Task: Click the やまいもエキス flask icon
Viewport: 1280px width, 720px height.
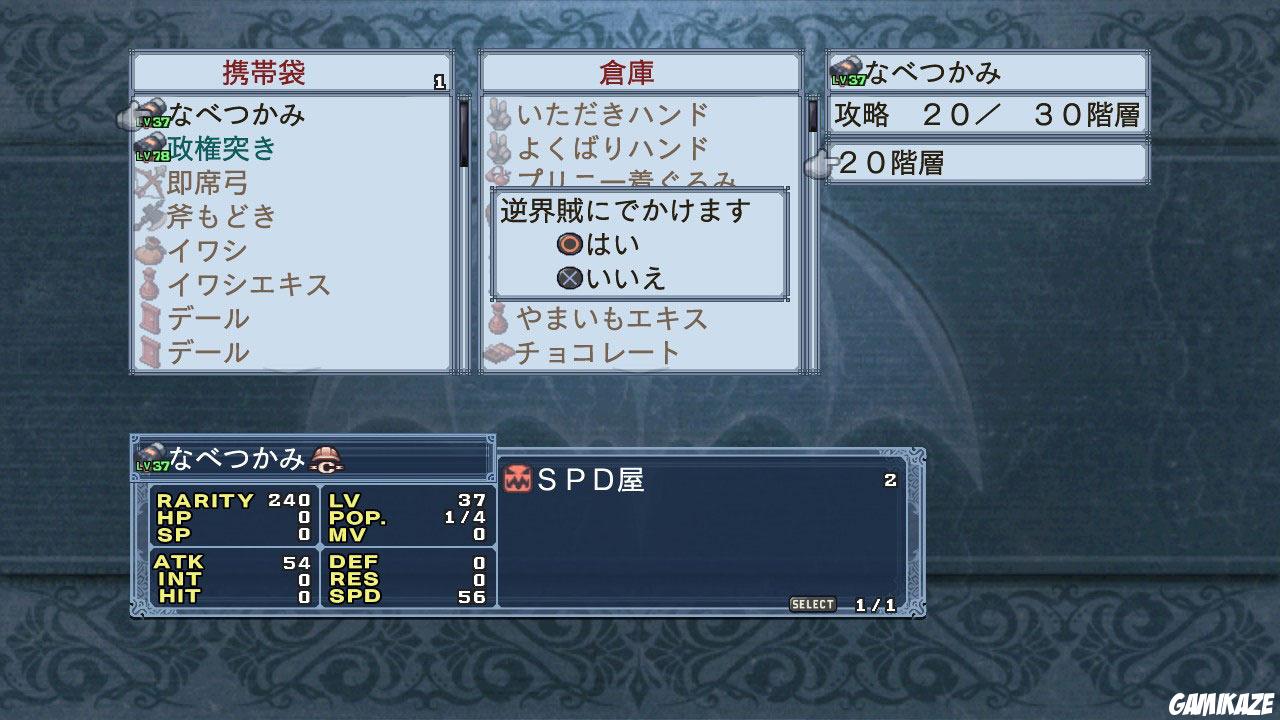Action: pyautogui.click(x=497, y=318)
